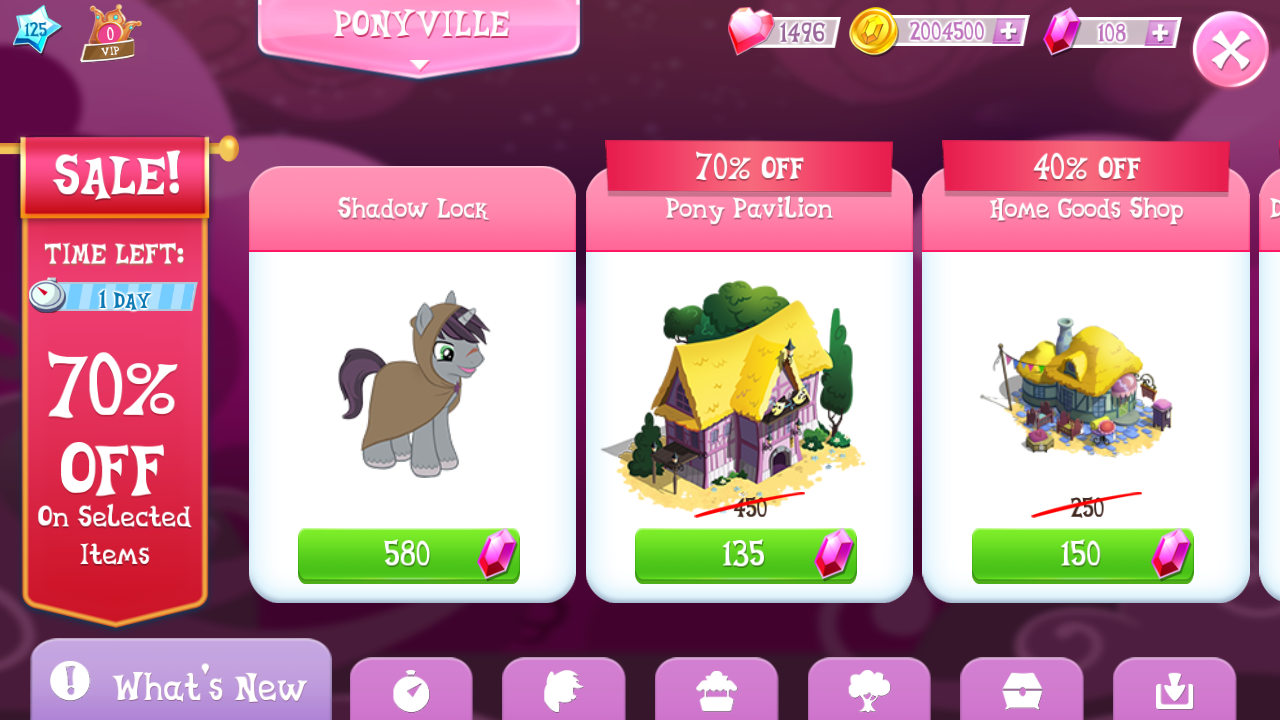This screenshot has width=1280, height=720.
Task: Click the player level 125 star badge
Action: pyautogui.click(x=36, y=30)
